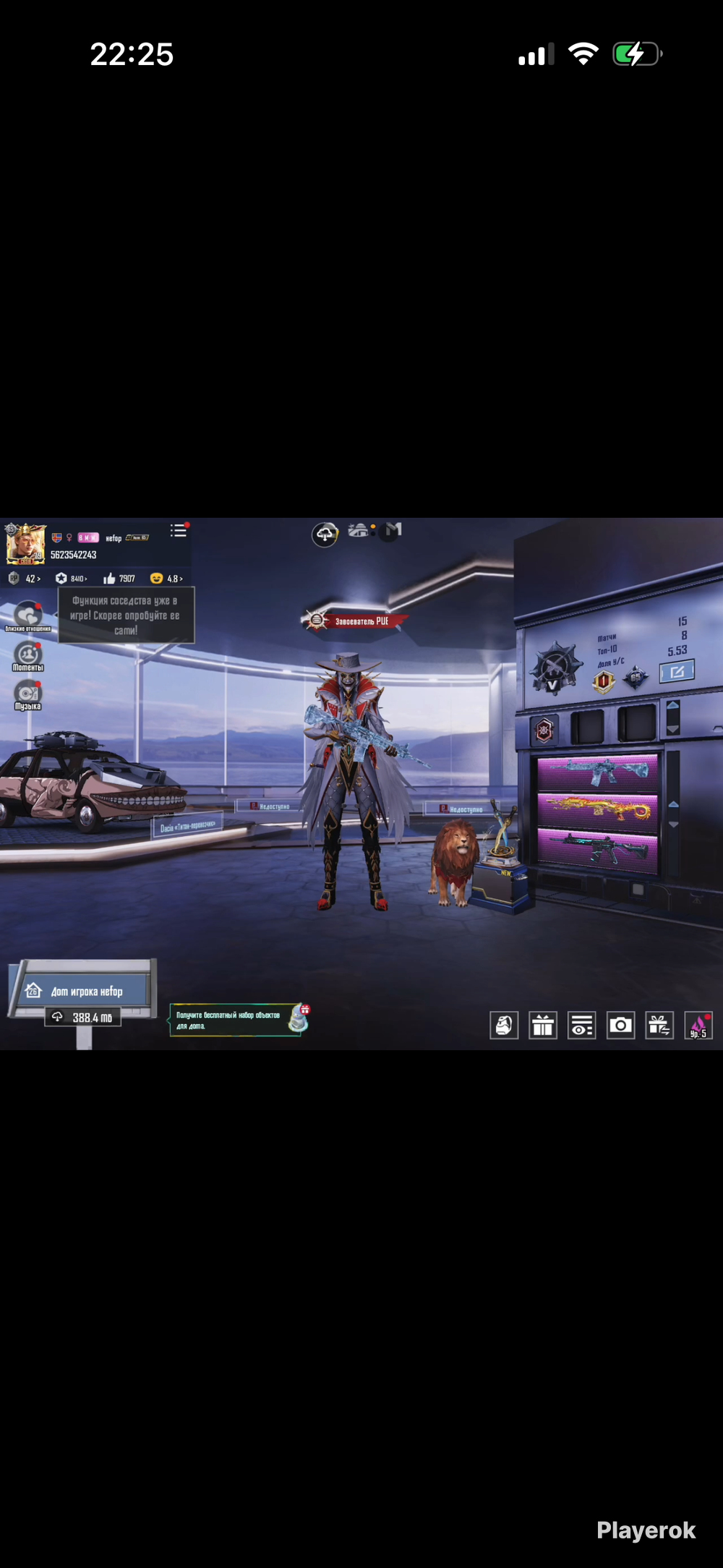
Task: Open the gift exchange icon
Action: coord(659,1025)
